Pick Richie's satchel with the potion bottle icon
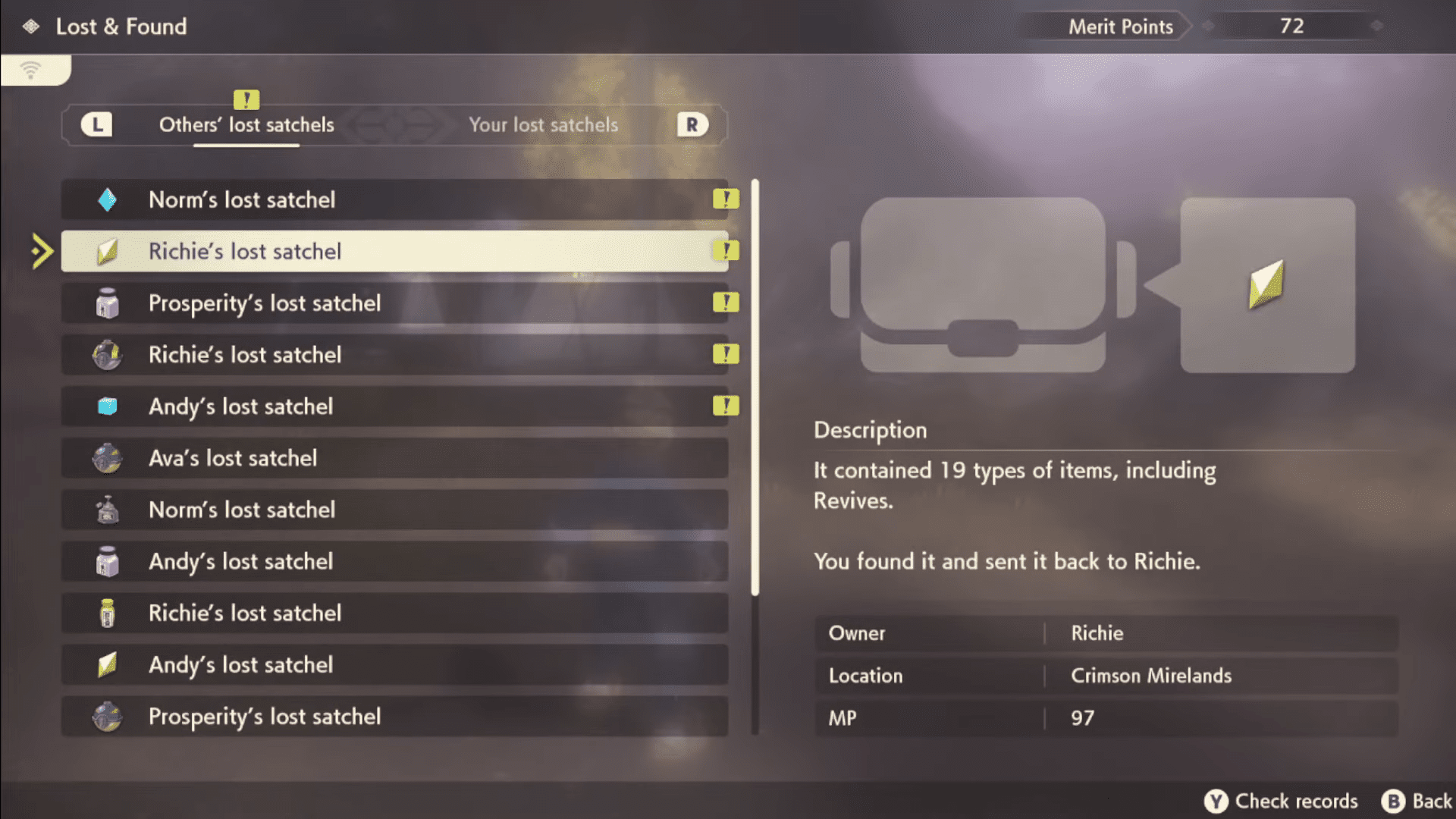 (x=394, y=613)
